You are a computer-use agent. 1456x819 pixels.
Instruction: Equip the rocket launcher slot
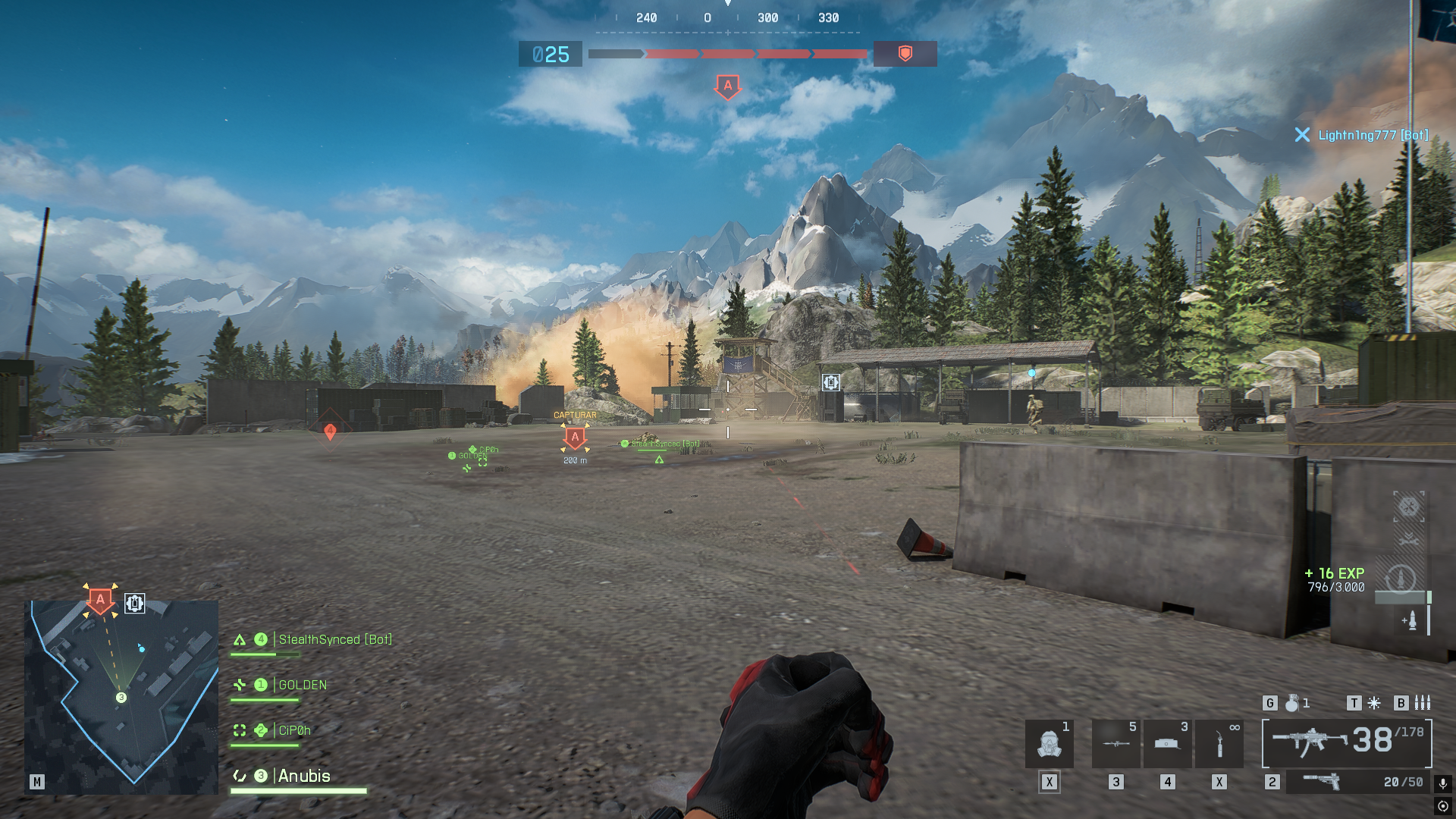click(x=1116, y=744)
